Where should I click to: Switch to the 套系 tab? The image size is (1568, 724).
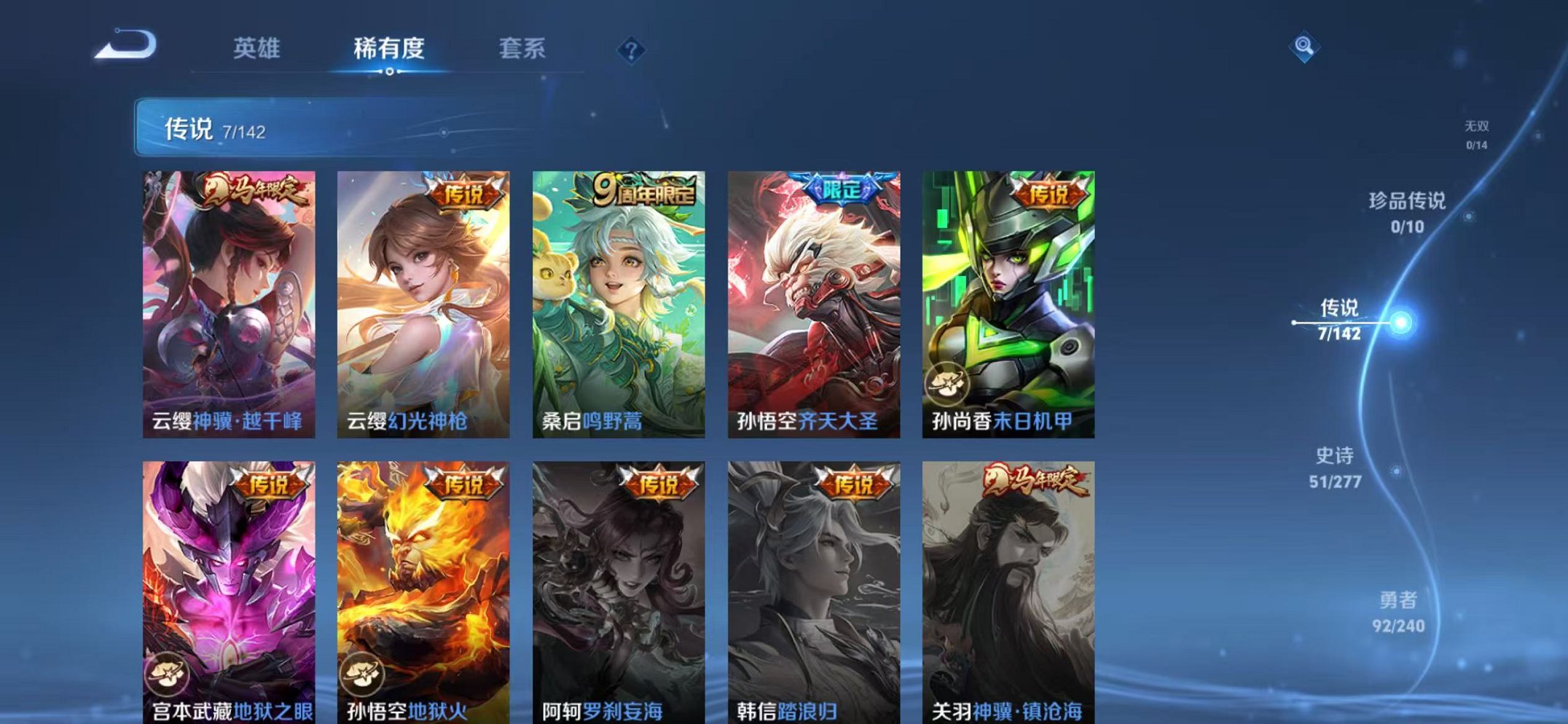(x=524, y=46)
